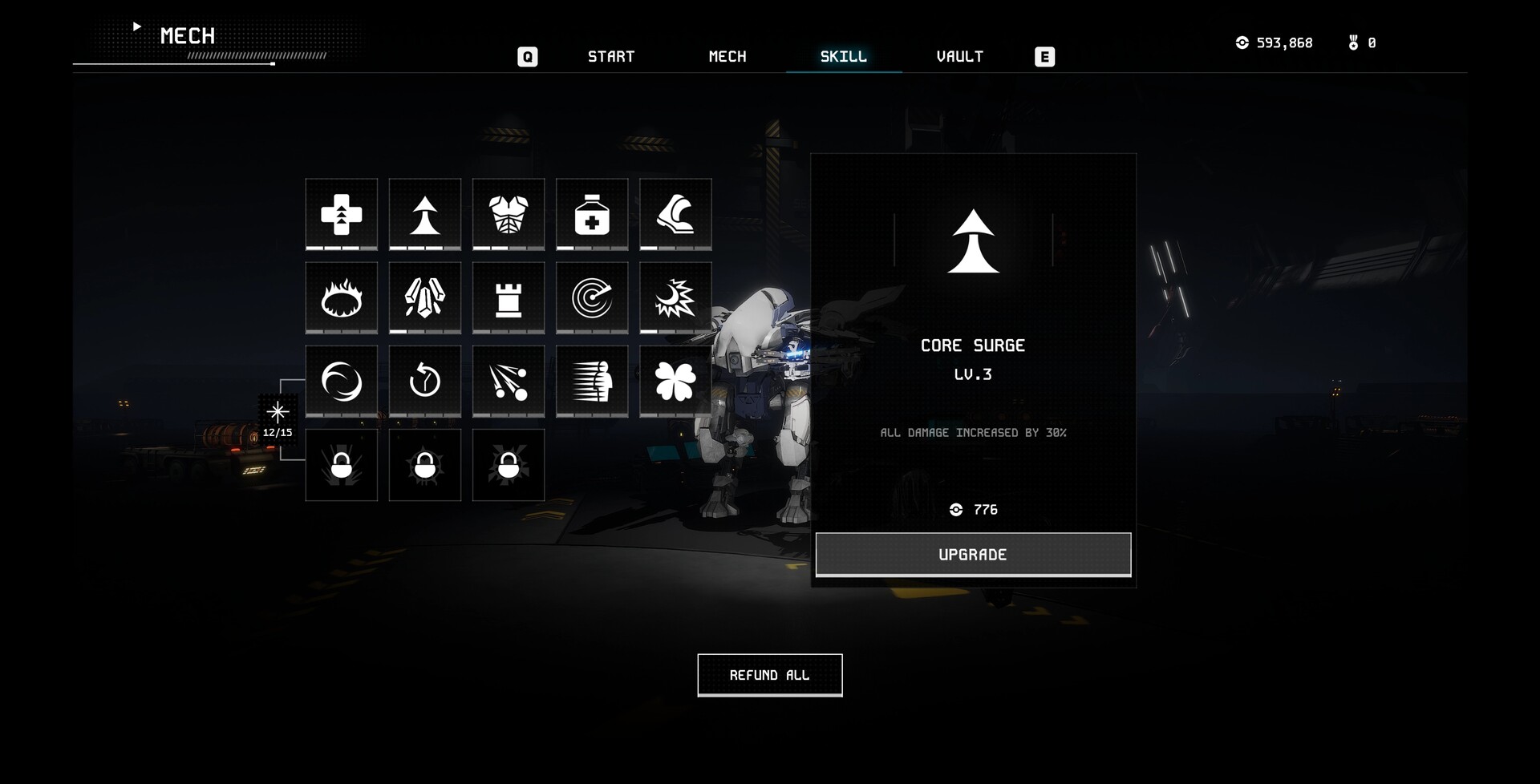Image resolution: width=1540 pixels, height=784 pixels.
Task: Open the flame ring skill
Action: coord(341,297)
